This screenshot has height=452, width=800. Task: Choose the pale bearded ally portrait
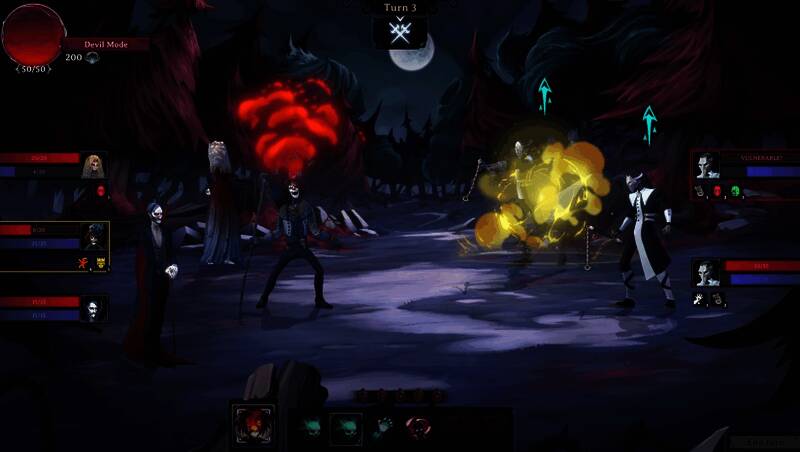point(93,310)
